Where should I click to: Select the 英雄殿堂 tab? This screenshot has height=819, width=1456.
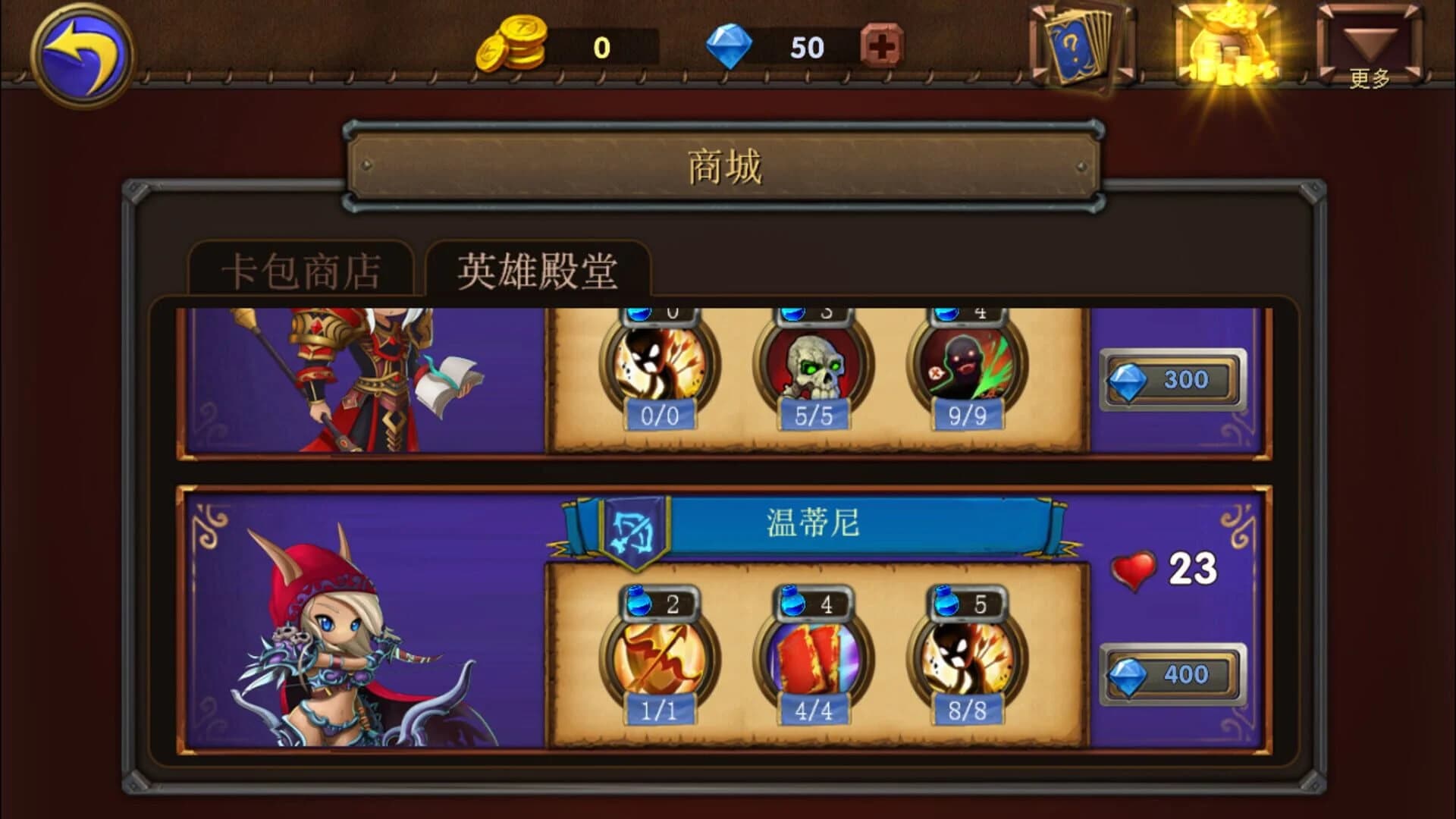point(537,268)
